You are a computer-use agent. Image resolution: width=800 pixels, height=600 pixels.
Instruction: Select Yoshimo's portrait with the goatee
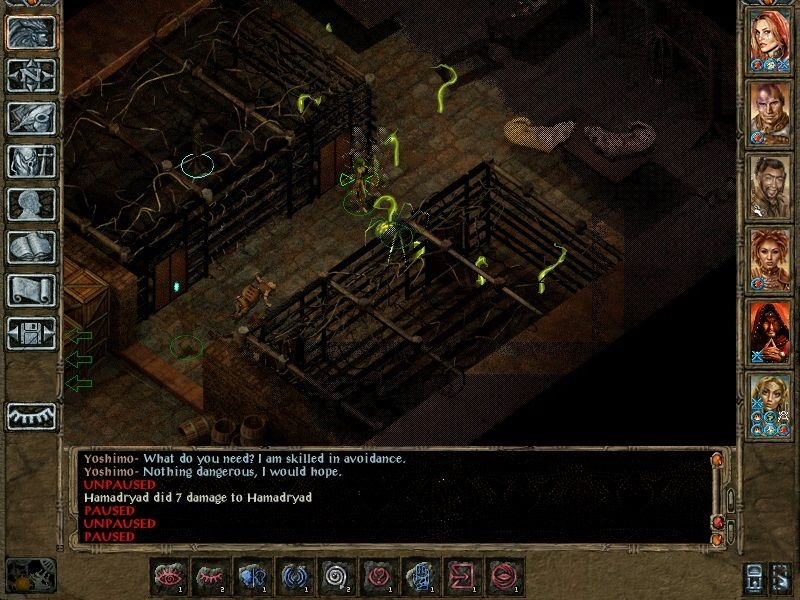point(770,184)
